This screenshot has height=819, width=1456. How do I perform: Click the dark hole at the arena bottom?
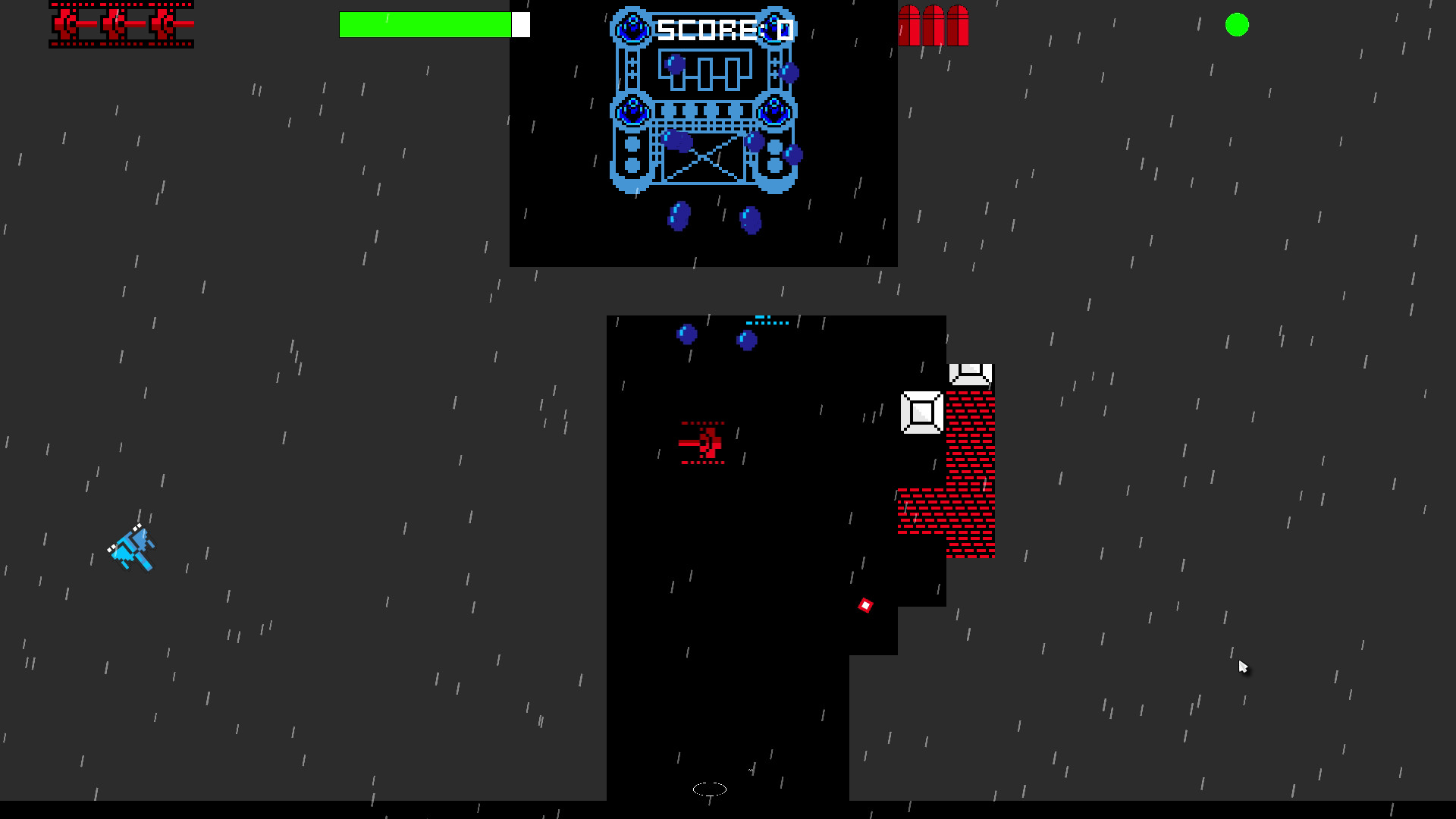coord(708,789)
